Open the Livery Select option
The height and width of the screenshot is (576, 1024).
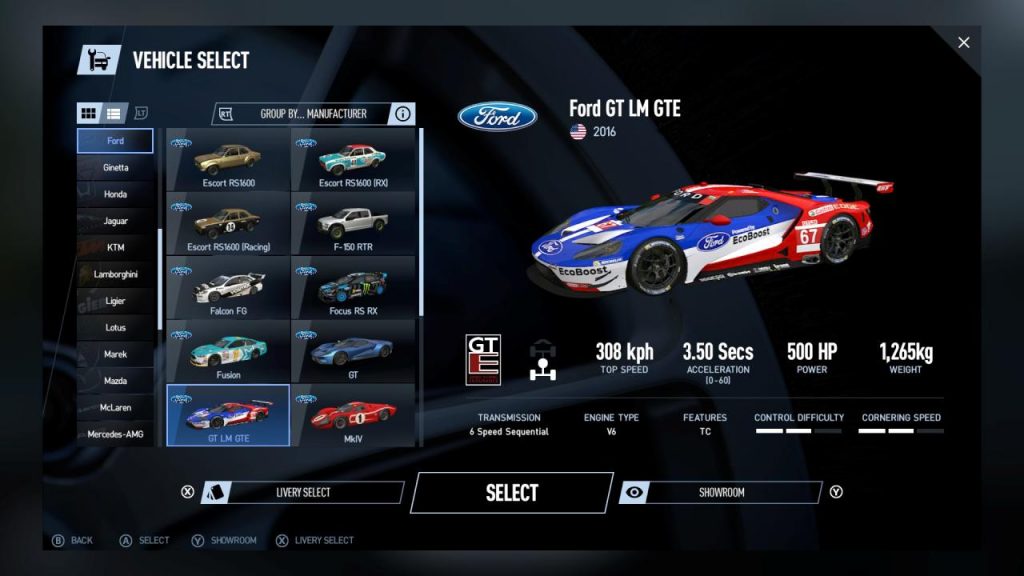click(x=302, y=492)
